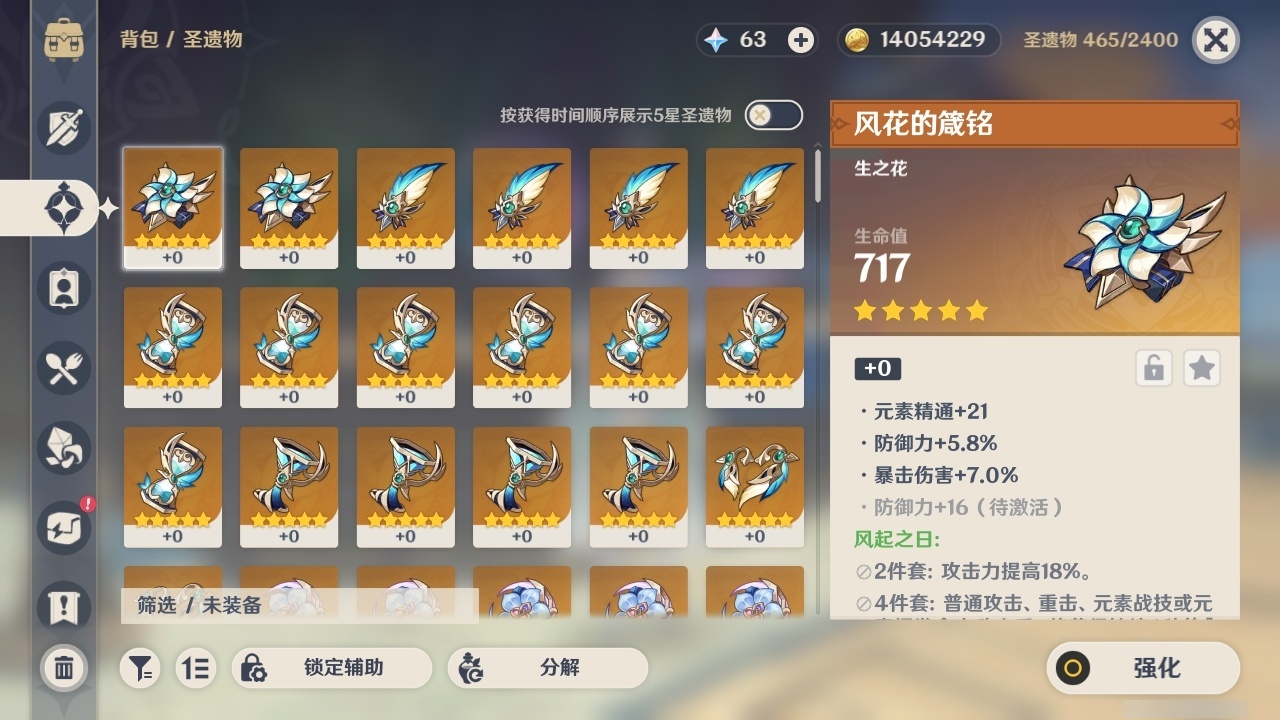The width and height of the screenshot is (1280, 720).
Task: Mark the selected artifact as favorite
Action: tap(1202, 368)
